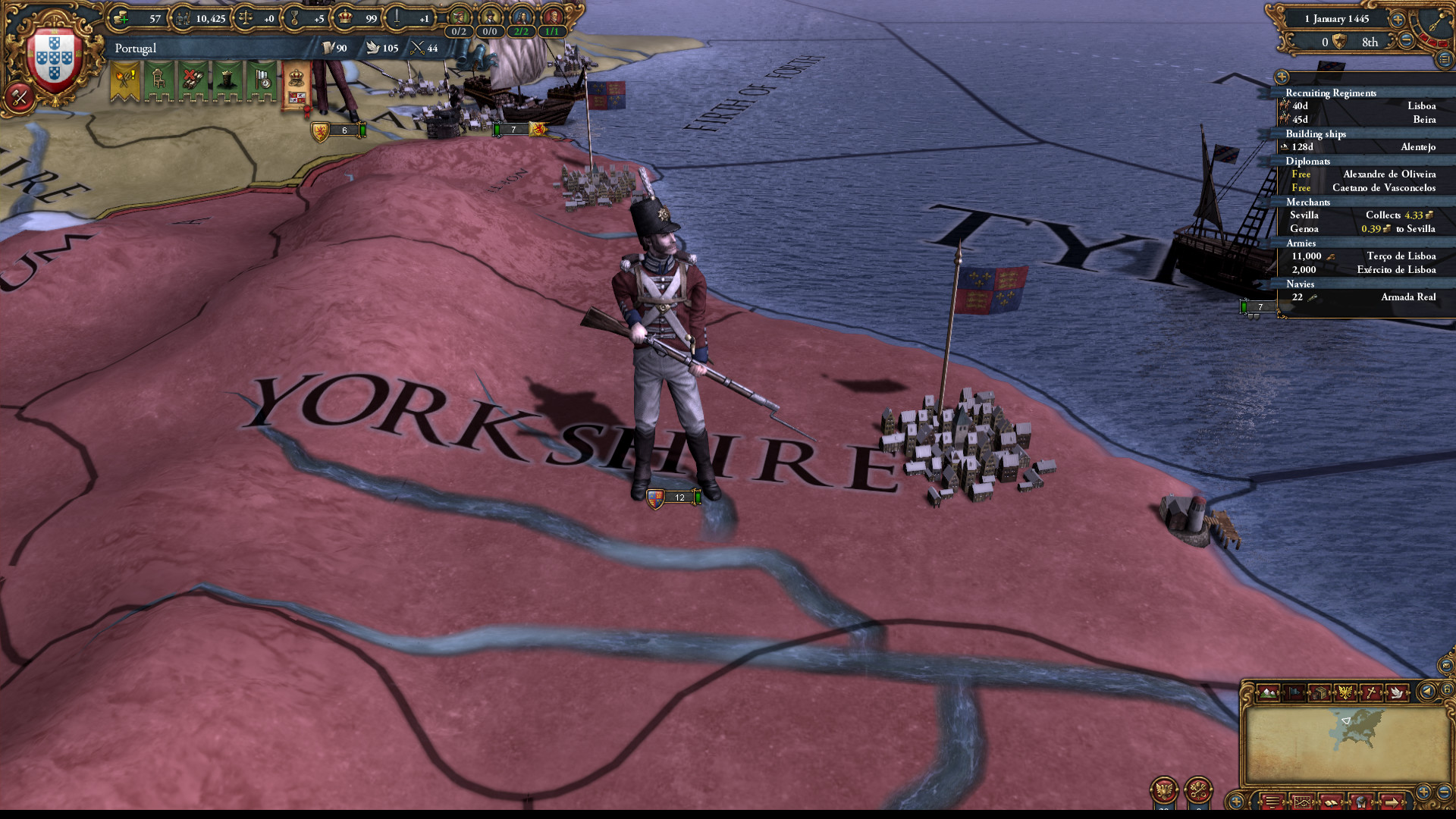1456x819 pixels.
Task: Open the trade mapmode
Action: click(1319, 692)
